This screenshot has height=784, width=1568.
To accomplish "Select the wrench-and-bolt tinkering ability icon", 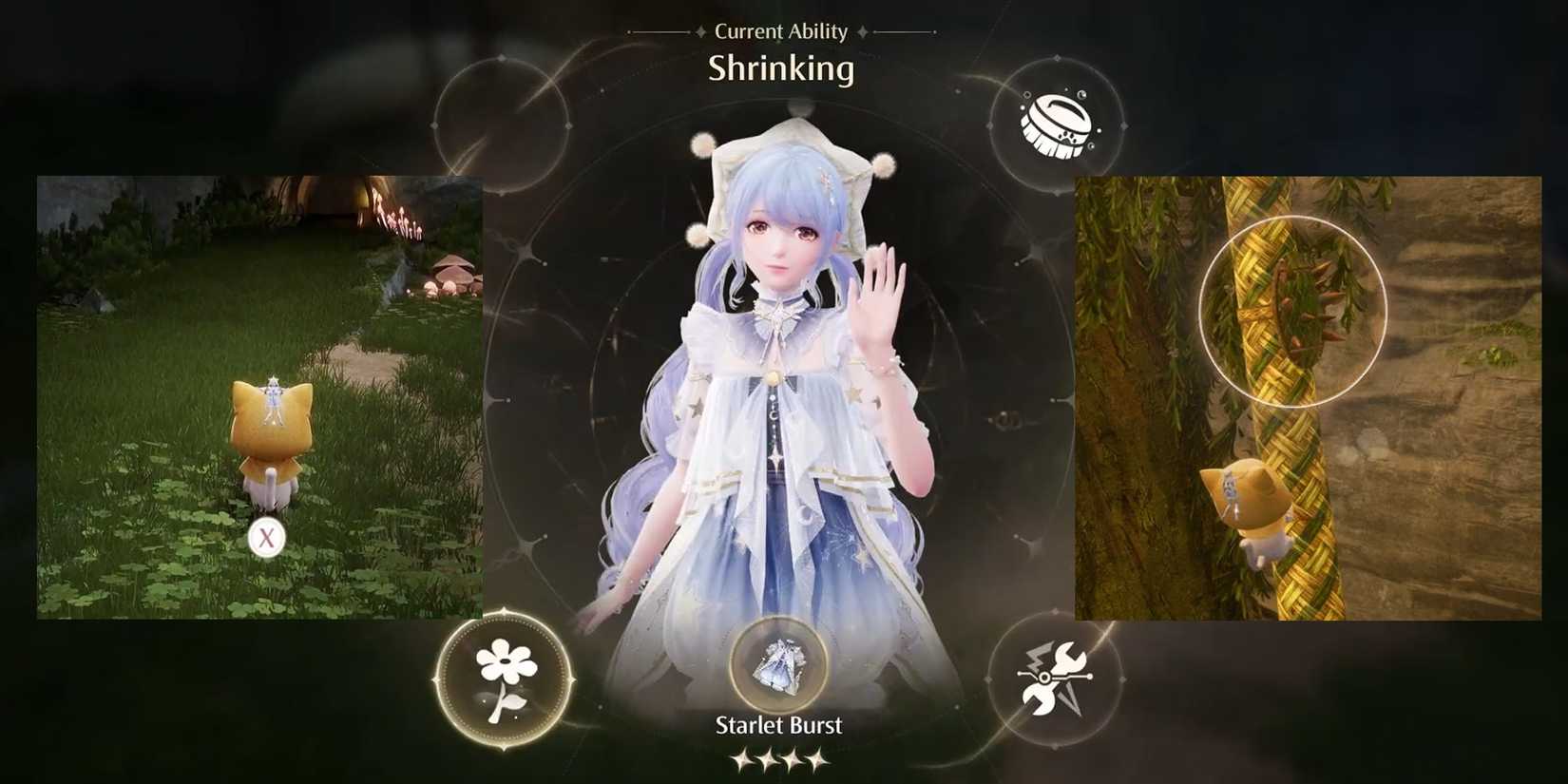I will pyautogui.click(x=1055, y=677).
